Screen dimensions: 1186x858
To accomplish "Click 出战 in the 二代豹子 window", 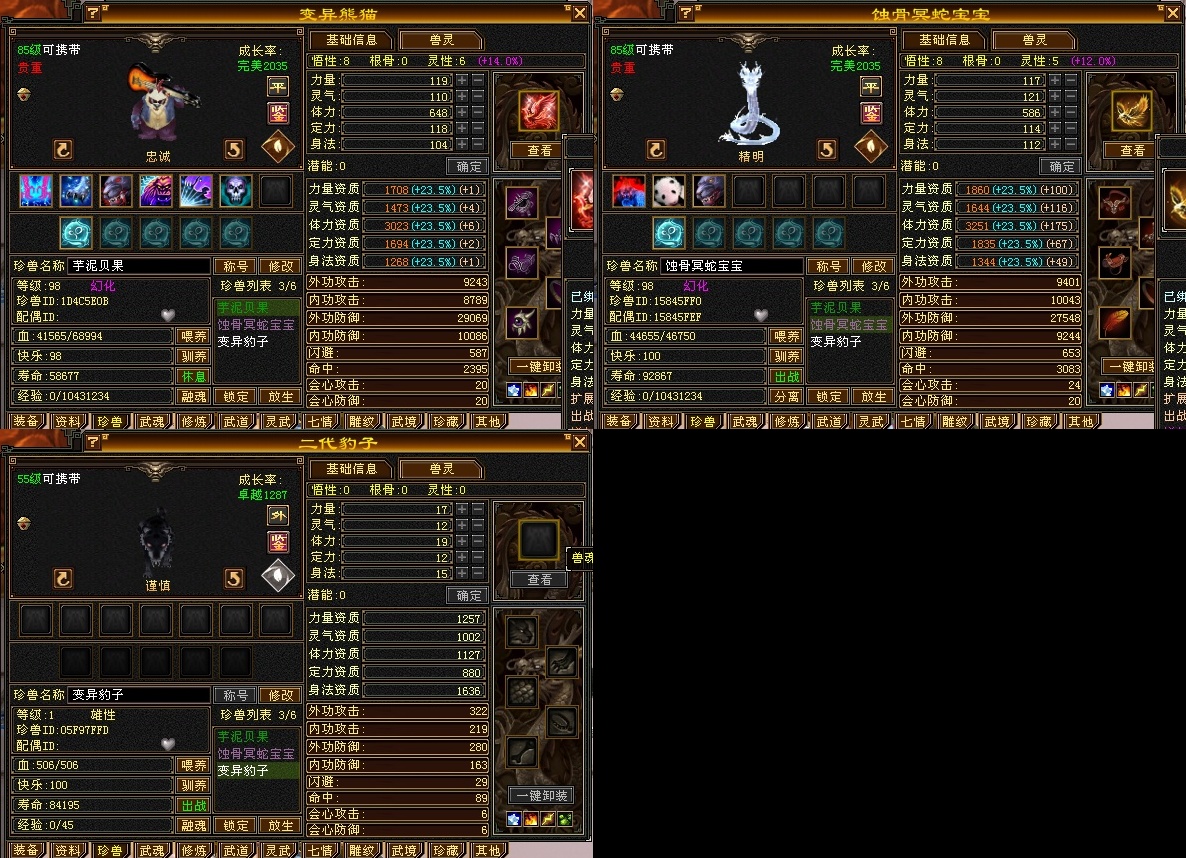I will pos(193,806).
